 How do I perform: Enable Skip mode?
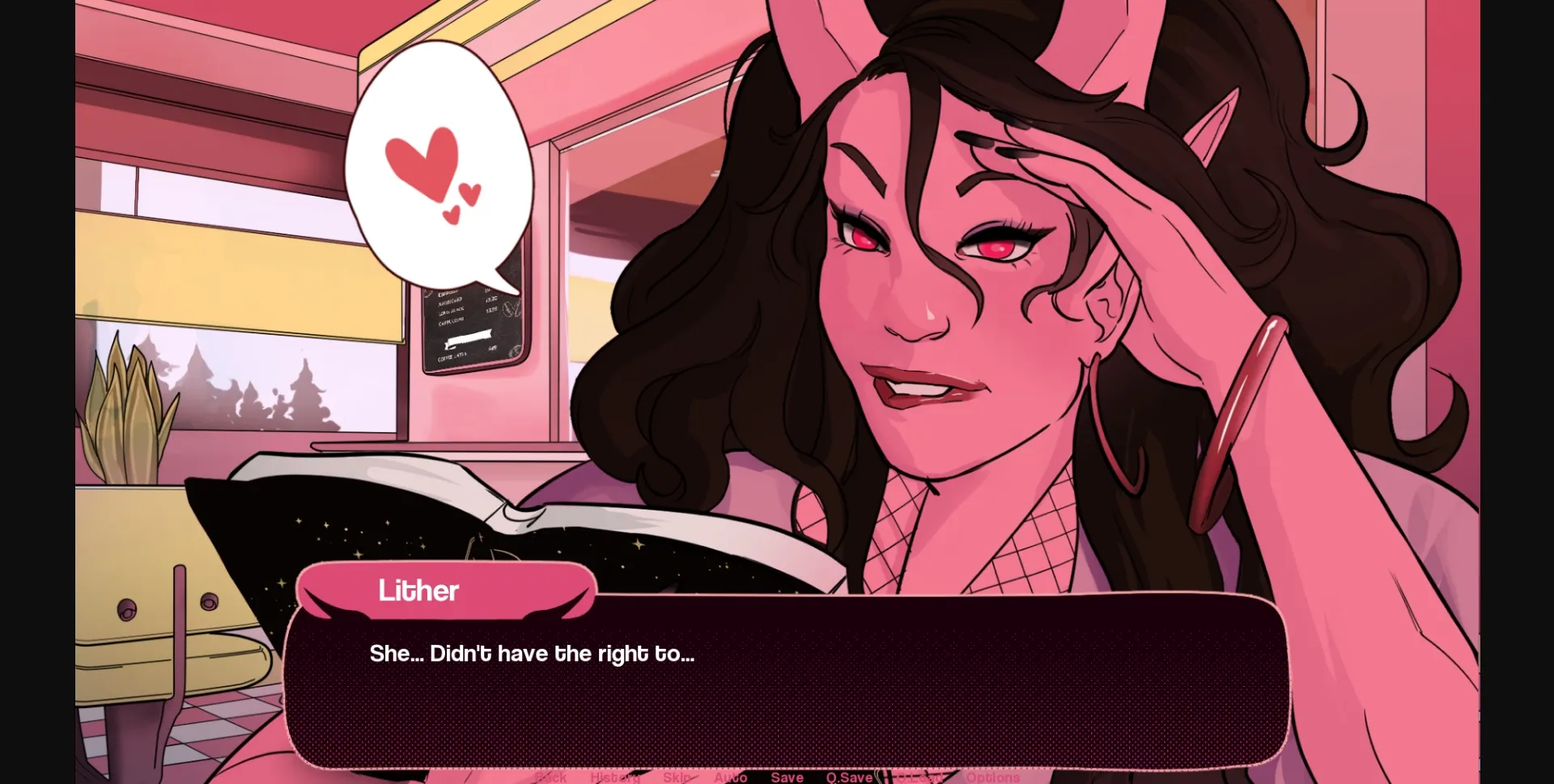[677, 777]
